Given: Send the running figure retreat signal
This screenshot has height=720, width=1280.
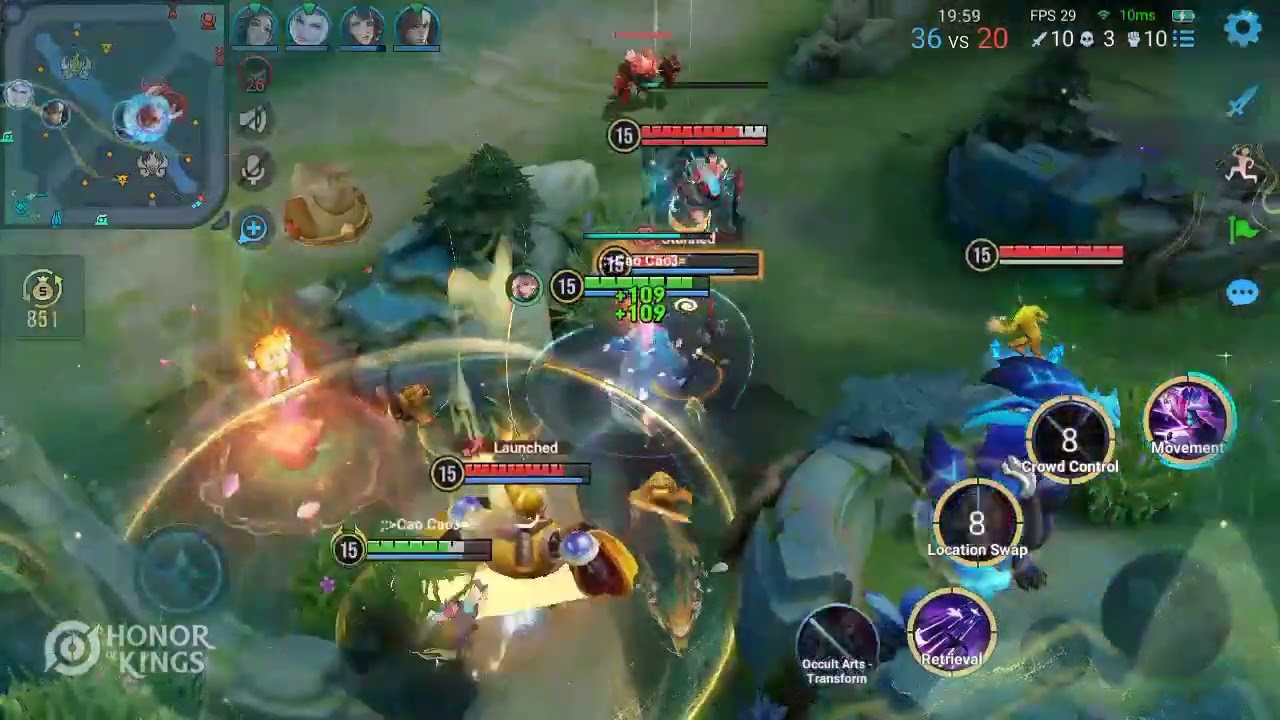Looking at the screenshot, I should (x=1242, y=166).
